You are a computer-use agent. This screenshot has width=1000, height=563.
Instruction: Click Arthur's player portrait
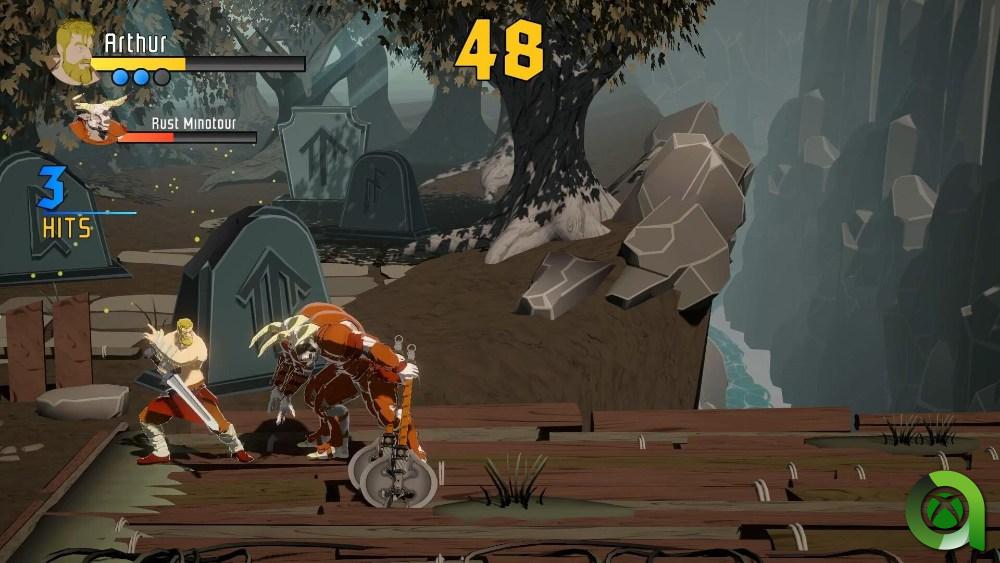72,53
